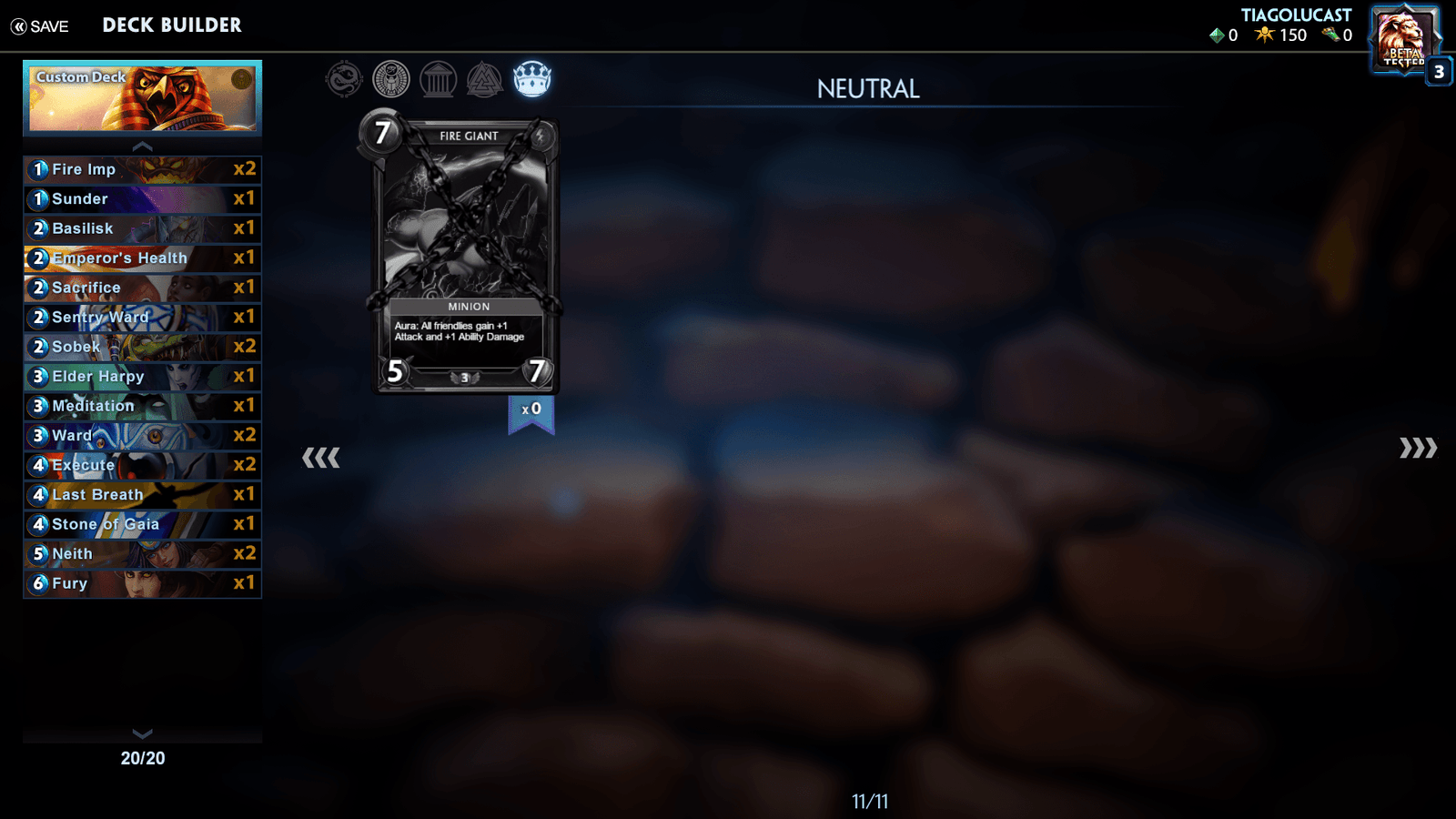
Task: Click the deck list down arrow
Action: 143,733
